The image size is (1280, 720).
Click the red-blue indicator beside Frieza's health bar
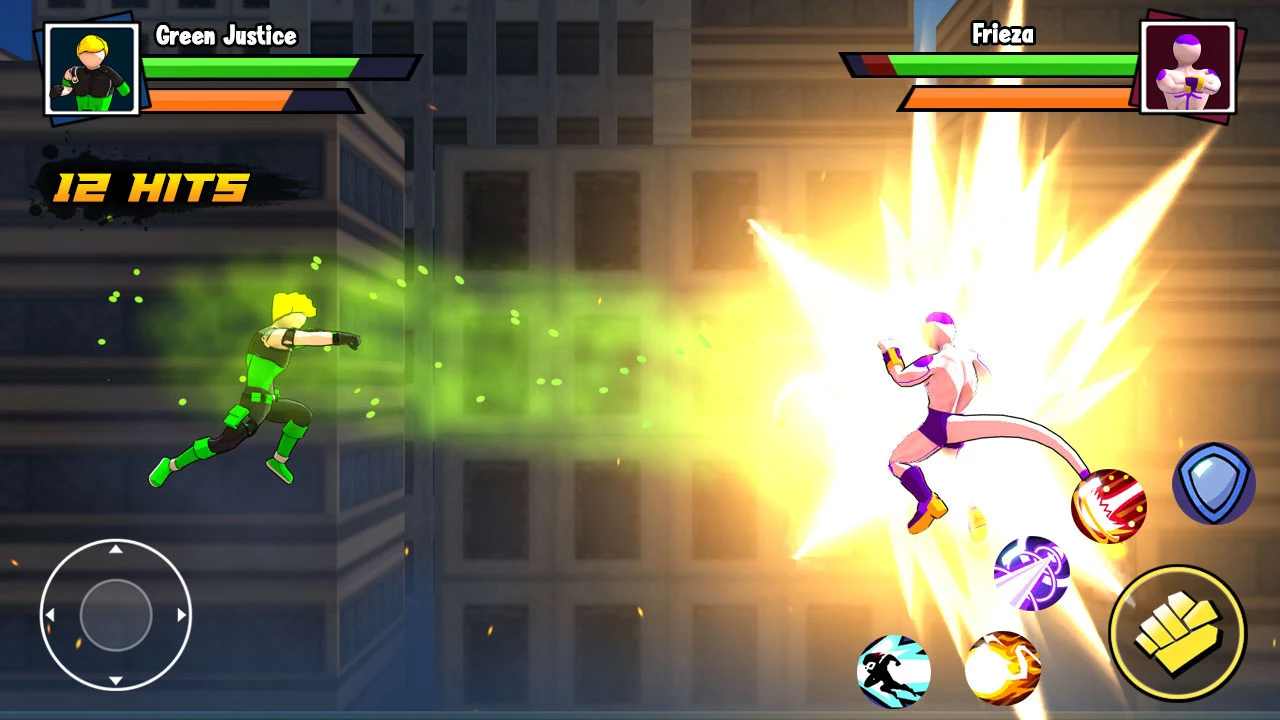(866, 65)
